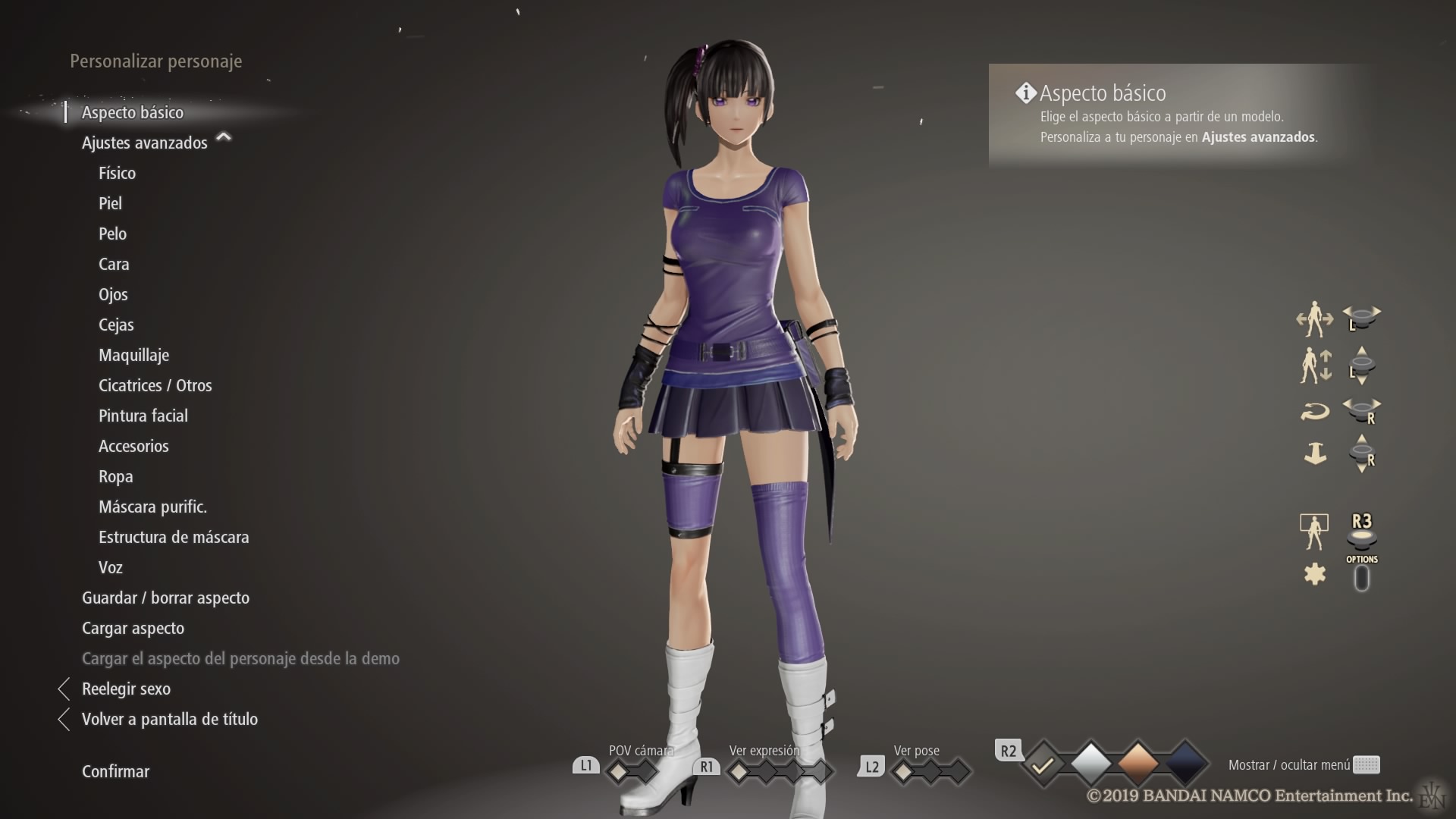Open the Maquillaje menu

pyautogui.click(x=133, y=355)
